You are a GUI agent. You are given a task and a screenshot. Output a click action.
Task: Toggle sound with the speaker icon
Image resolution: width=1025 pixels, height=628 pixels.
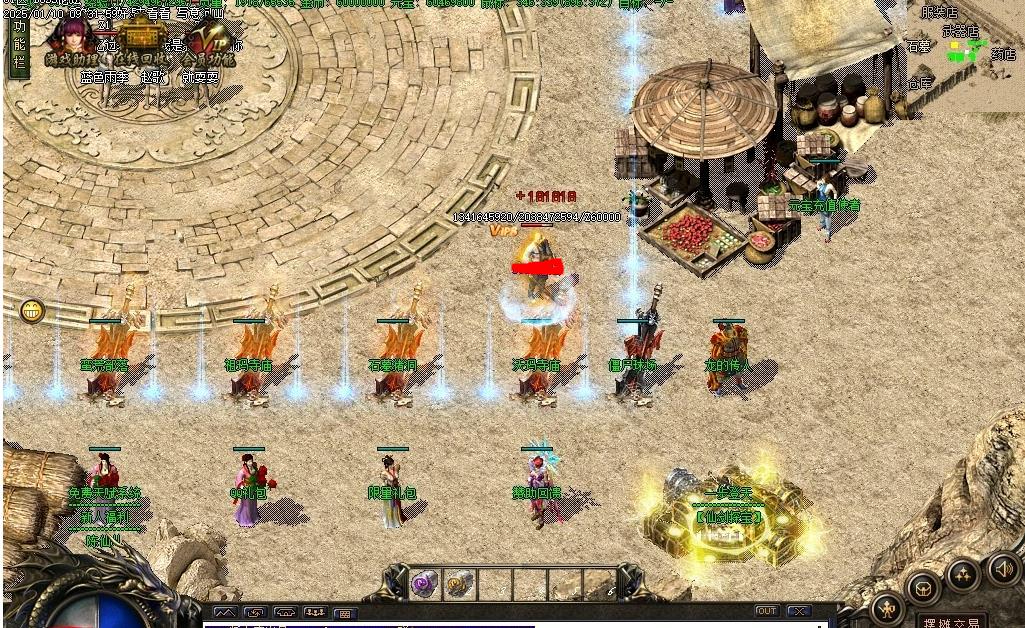[x=1003, y=569]
